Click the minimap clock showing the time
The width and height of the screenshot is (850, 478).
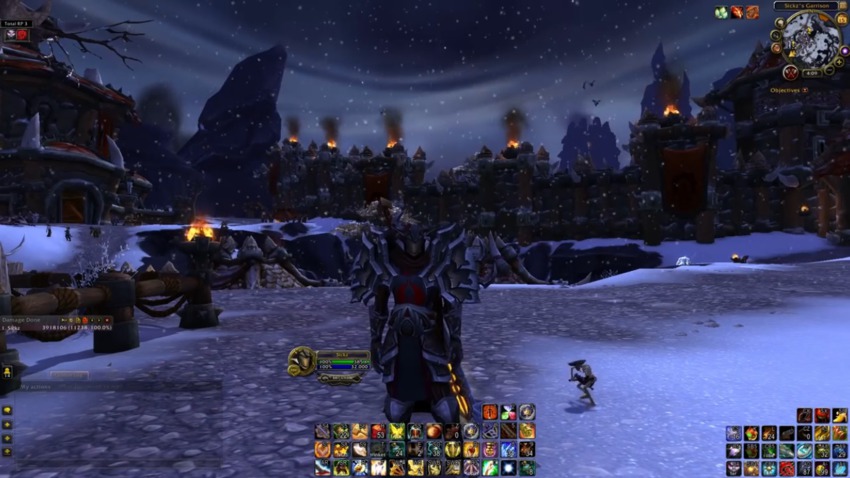coord(812,72)
